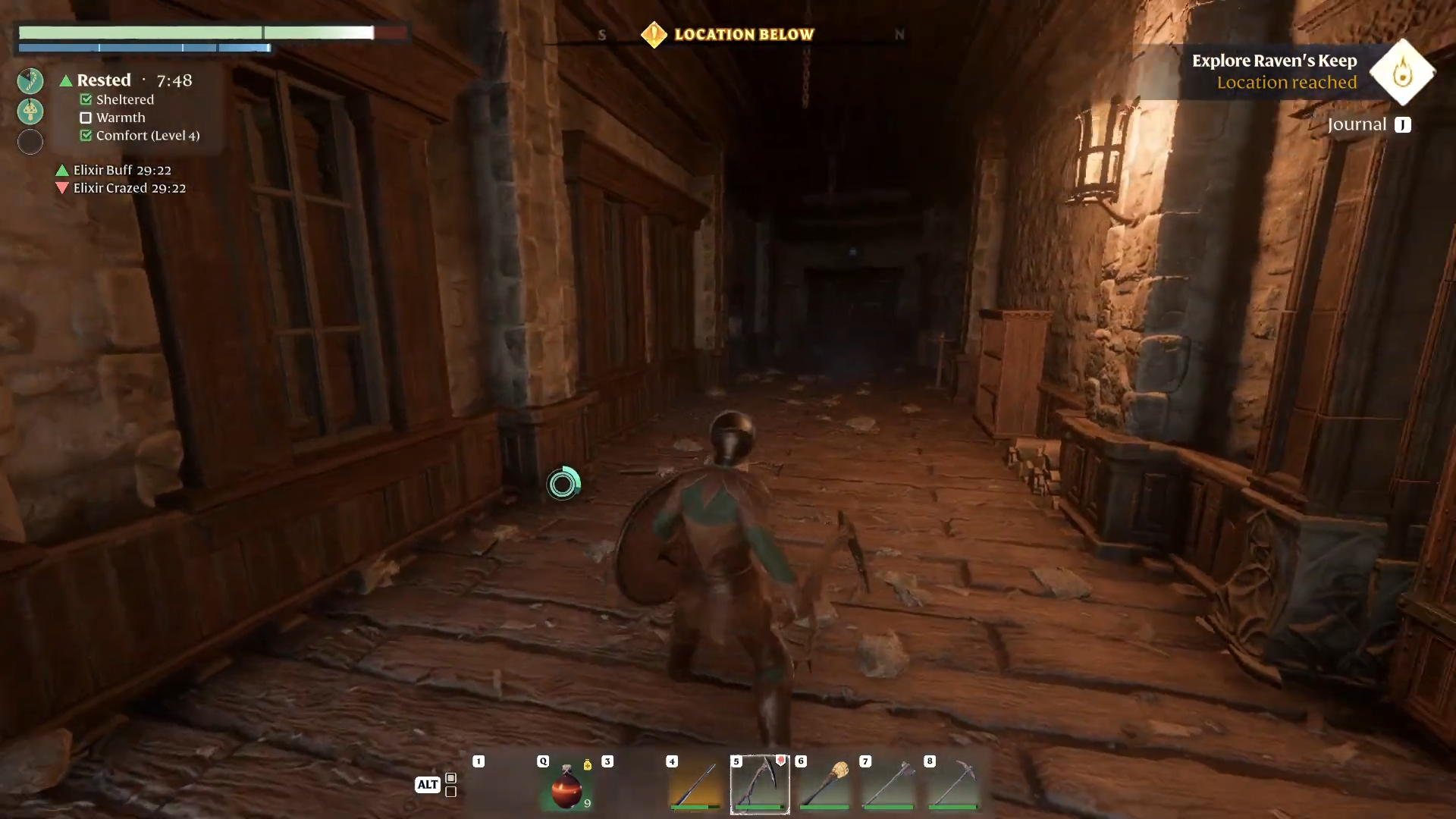This screenshot has height=819, width=1456.
Task: Click the flame quest icon near Explore Raven's Keep
Action: tap(1401, 74)
